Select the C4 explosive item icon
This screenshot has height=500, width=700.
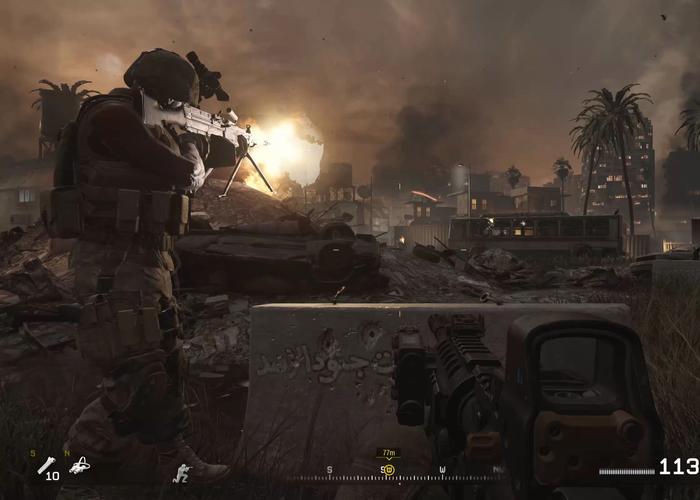(x=46, y=464)
